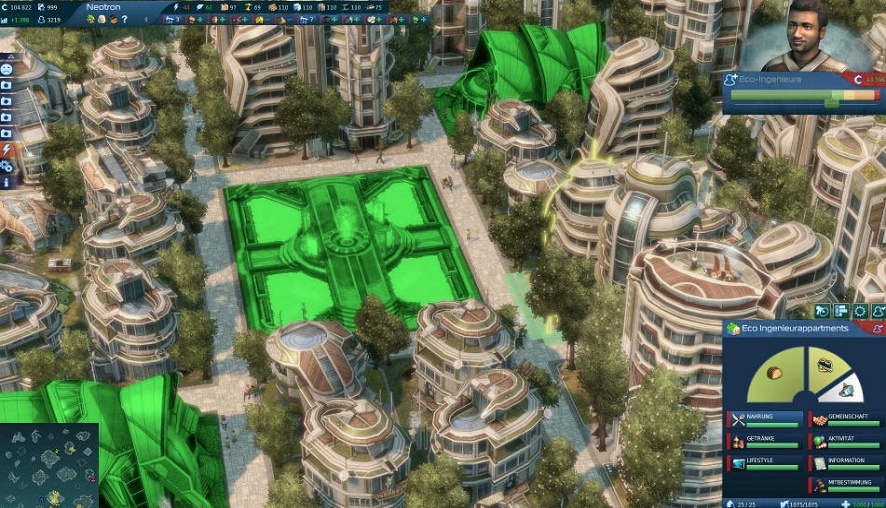Click the sun icon above apartments panel

tap(860, 311)
